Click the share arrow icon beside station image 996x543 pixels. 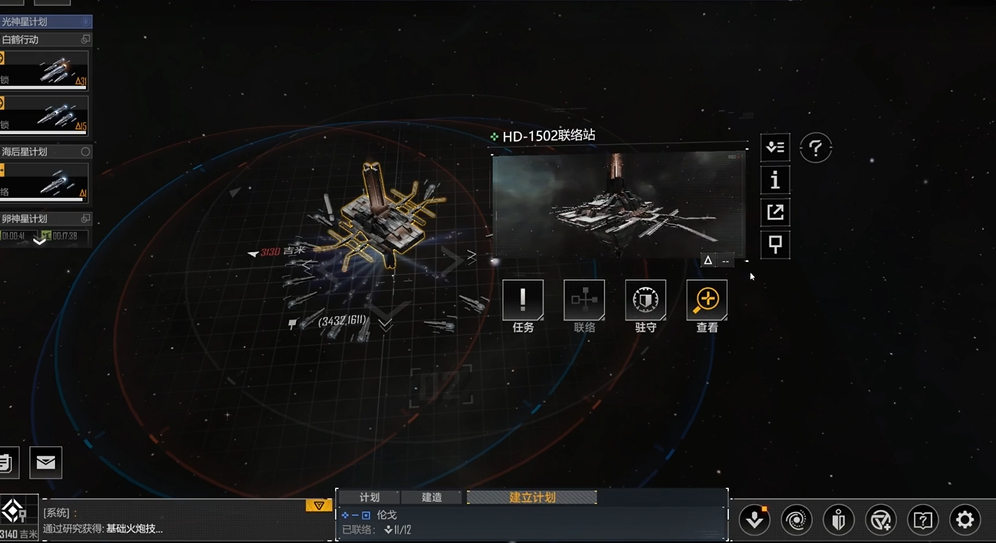point(775,212)
